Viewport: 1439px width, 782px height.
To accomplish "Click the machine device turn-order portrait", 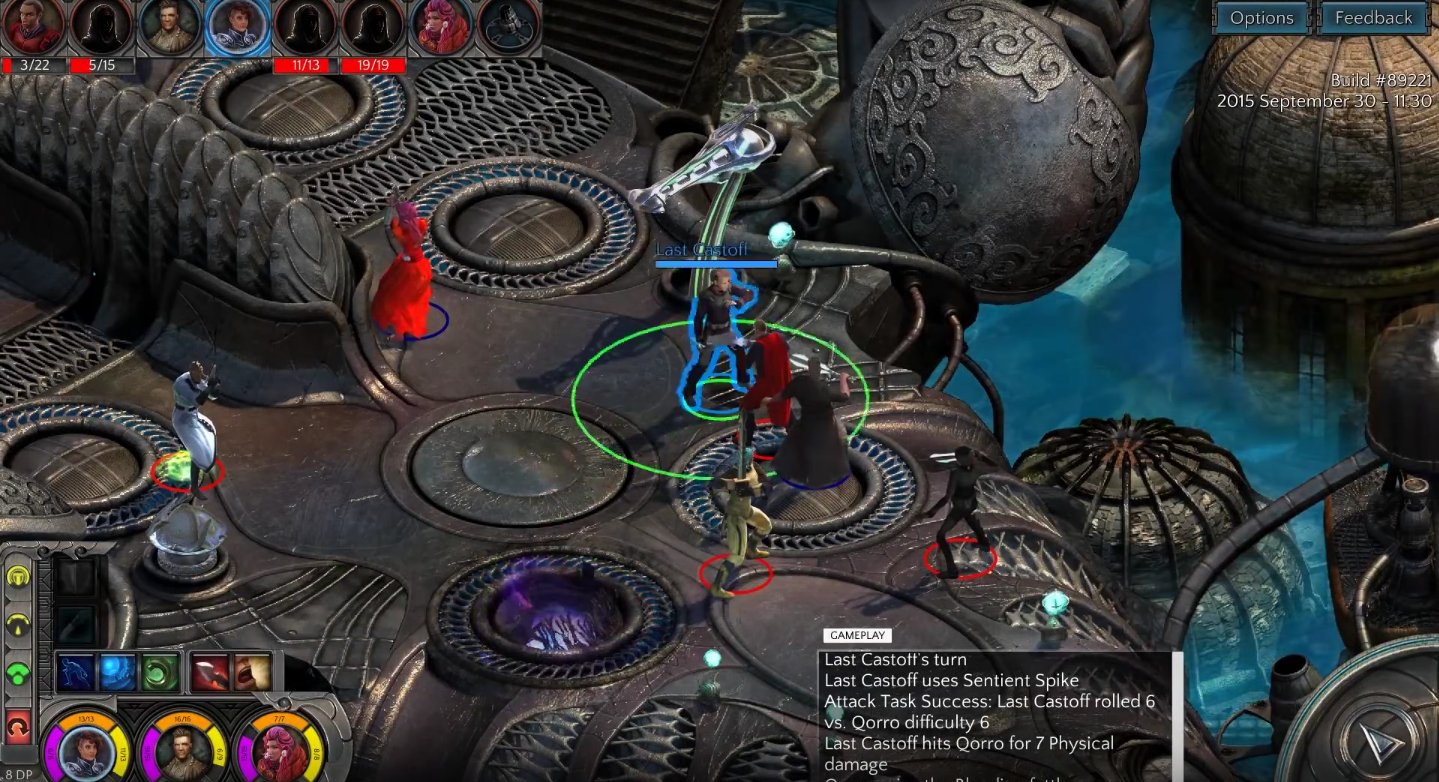I will click(x=509, y=27).
